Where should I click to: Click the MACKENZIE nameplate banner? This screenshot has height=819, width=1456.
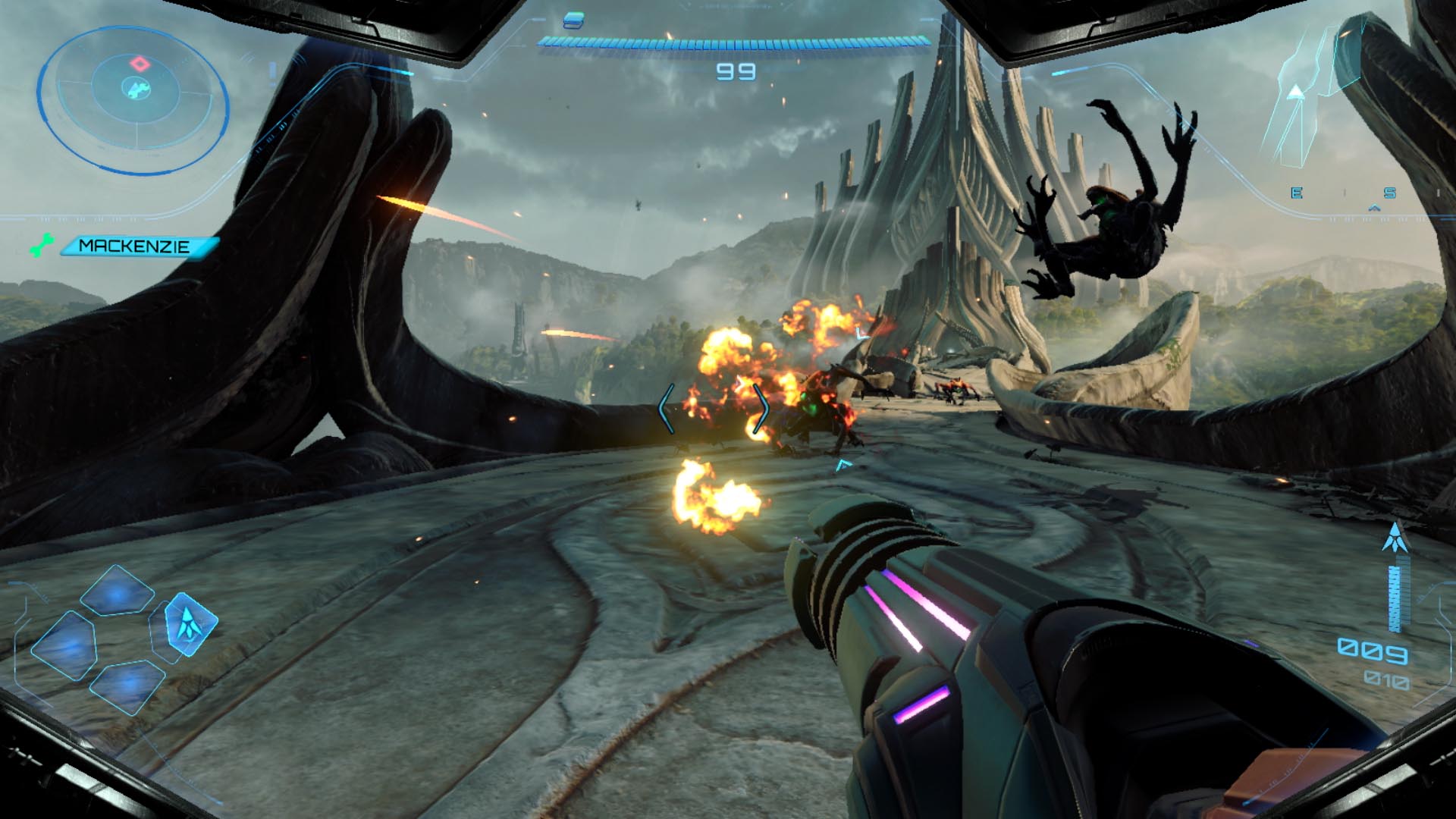coord(133,244)
